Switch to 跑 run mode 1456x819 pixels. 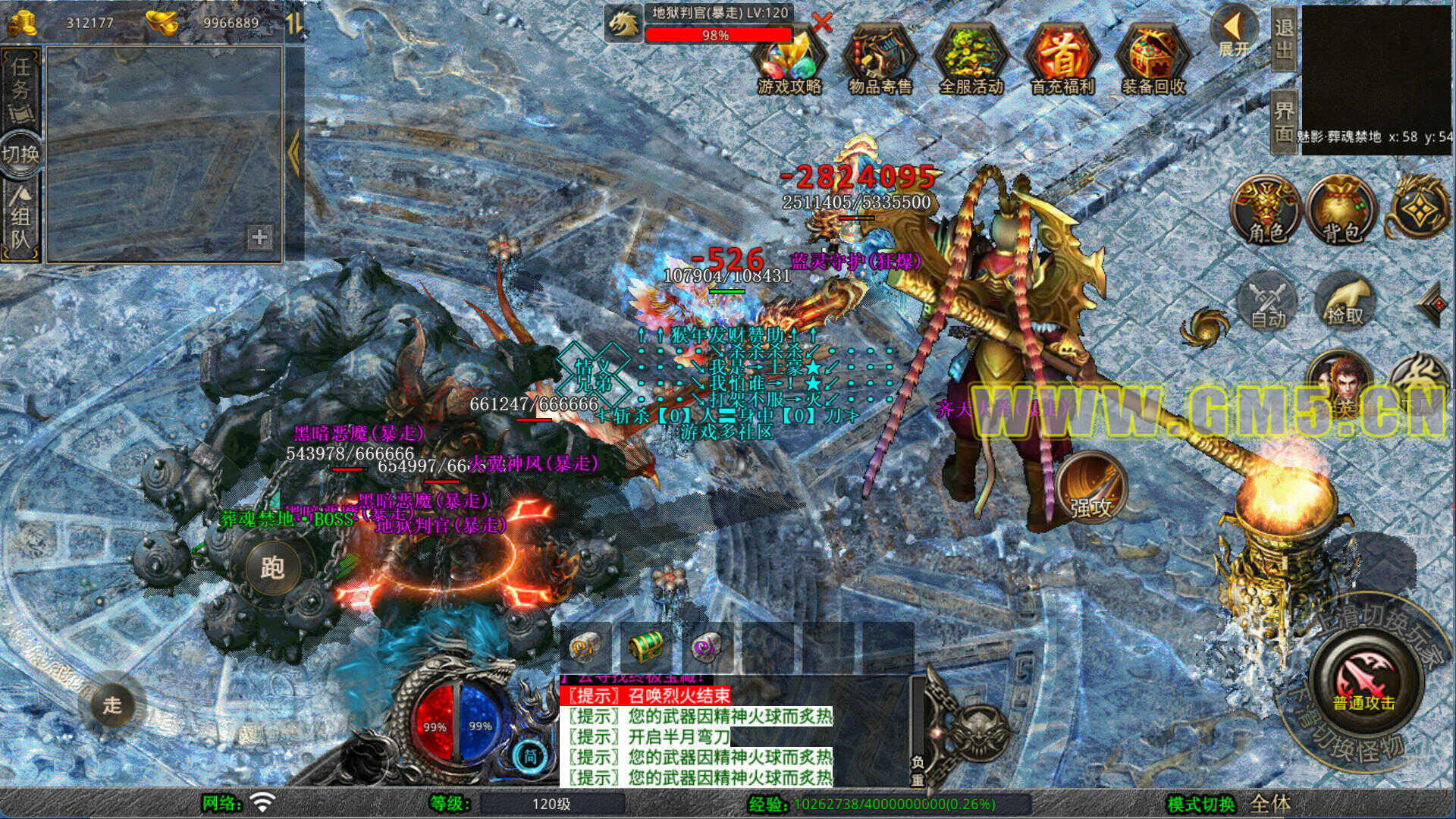pyautogui.click(x=271, y=566)
